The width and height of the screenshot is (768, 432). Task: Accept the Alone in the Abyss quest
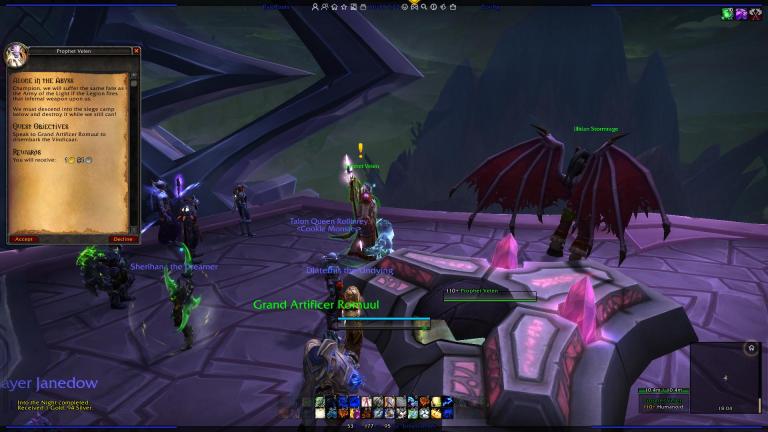click(x=24, y=239)
